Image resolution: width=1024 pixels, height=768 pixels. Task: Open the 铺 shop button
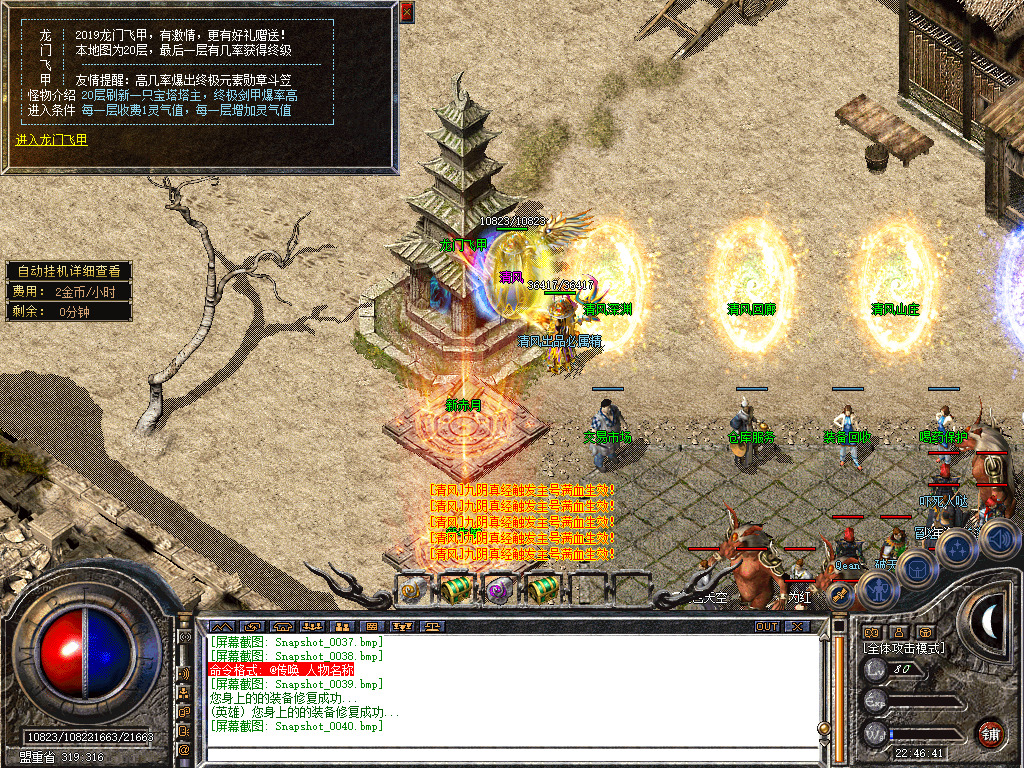pyautogui.click(x=990, y=733)
